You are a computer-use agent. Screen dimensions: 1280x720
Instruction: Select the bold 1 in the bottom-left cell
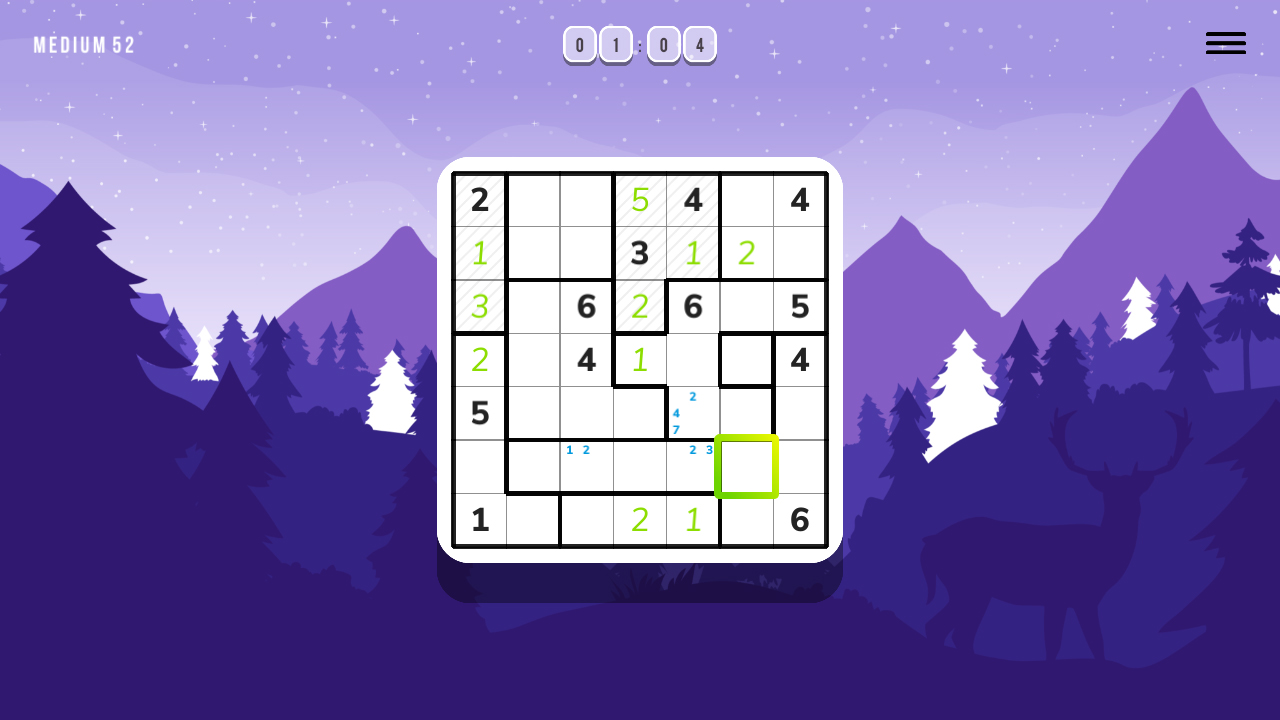tap(480, 520)
